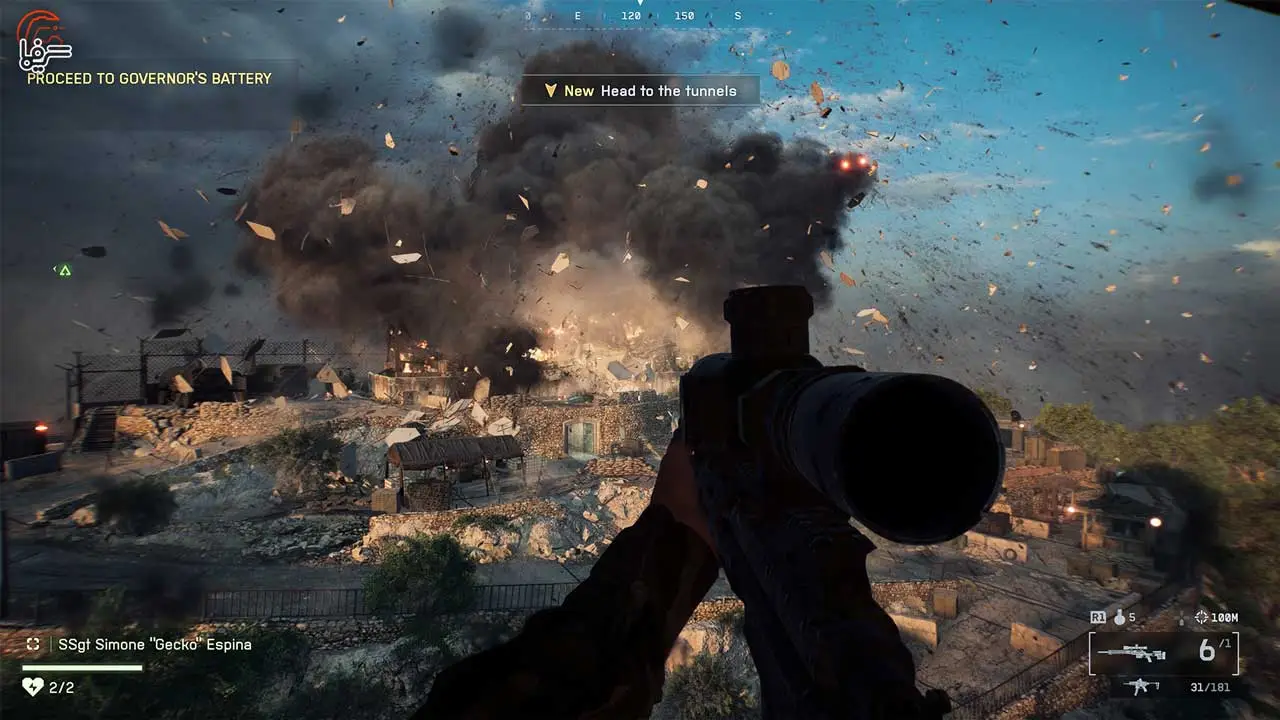Select the sniper rifle weapon thumbnail
This screenshot has height=720, width=1280.
tap(1132, 651)
